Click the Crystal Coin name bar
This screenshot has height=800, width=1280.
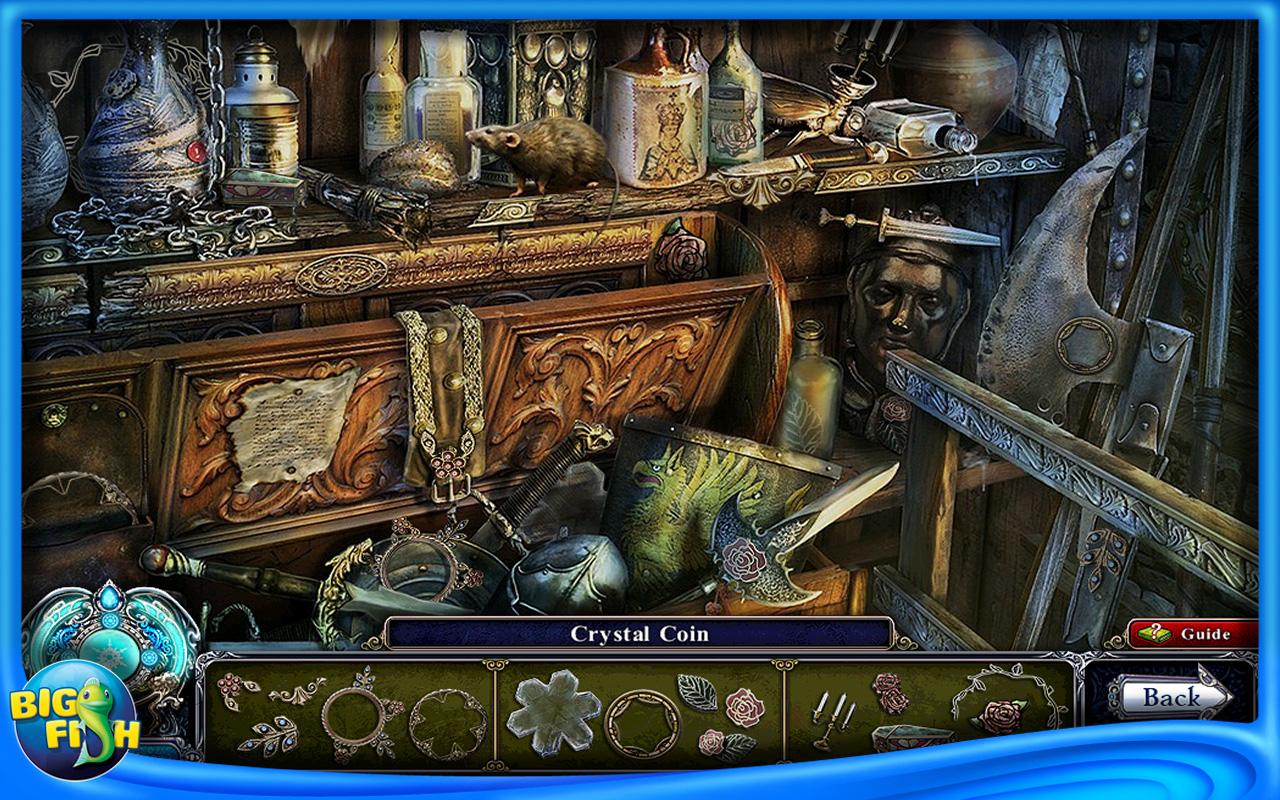click(639, 634)
